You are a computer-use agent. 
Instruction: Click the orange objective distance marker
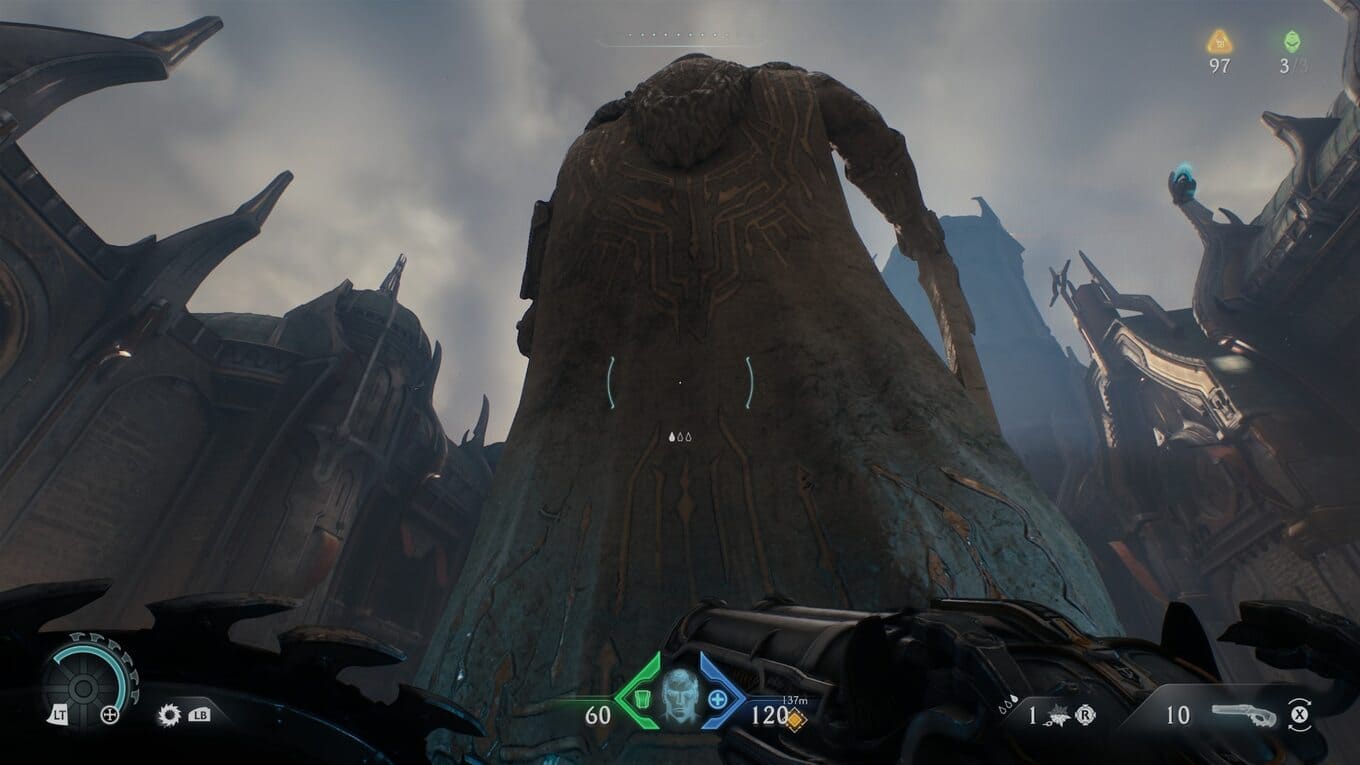[x=794, y=720]
